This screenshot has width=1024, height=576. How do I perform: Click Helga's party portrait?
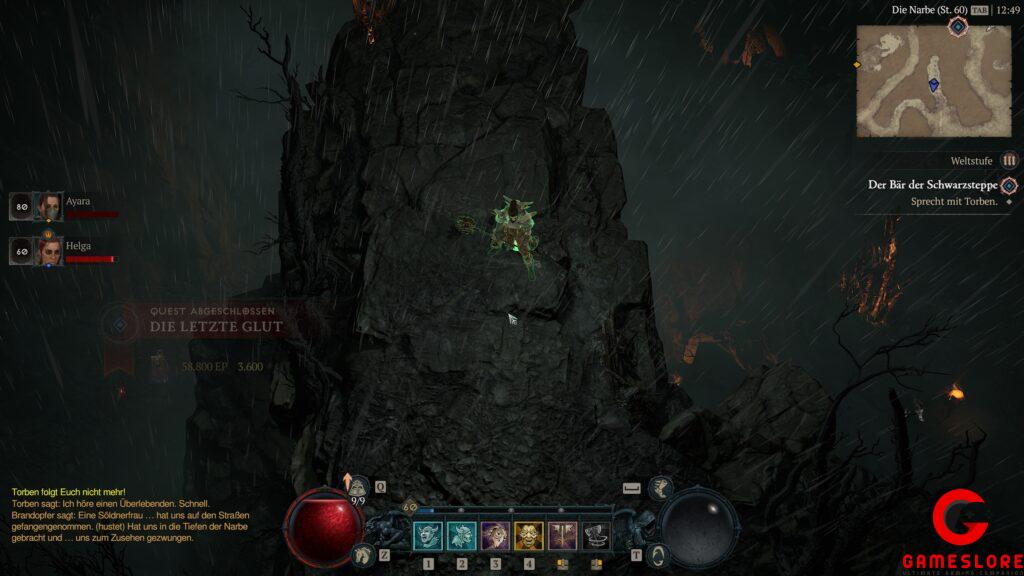[x=50, y=251]
